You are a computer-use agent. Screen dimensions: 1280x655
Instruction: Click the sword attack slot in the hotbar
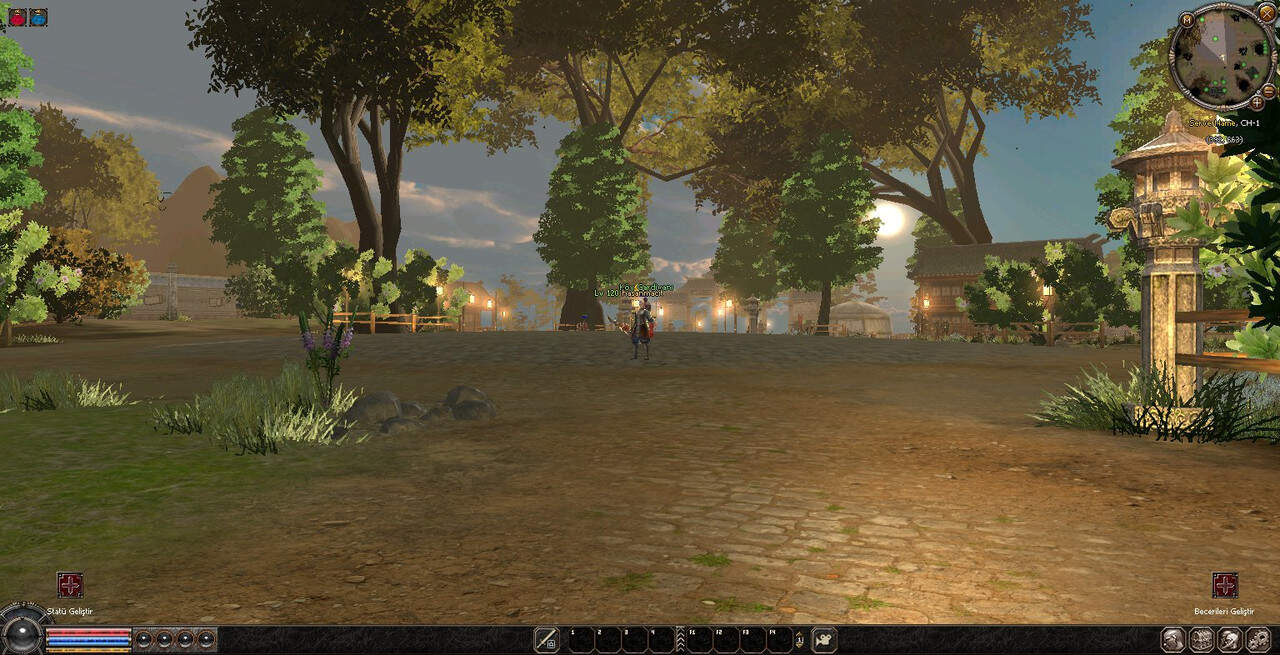(546, 639)
